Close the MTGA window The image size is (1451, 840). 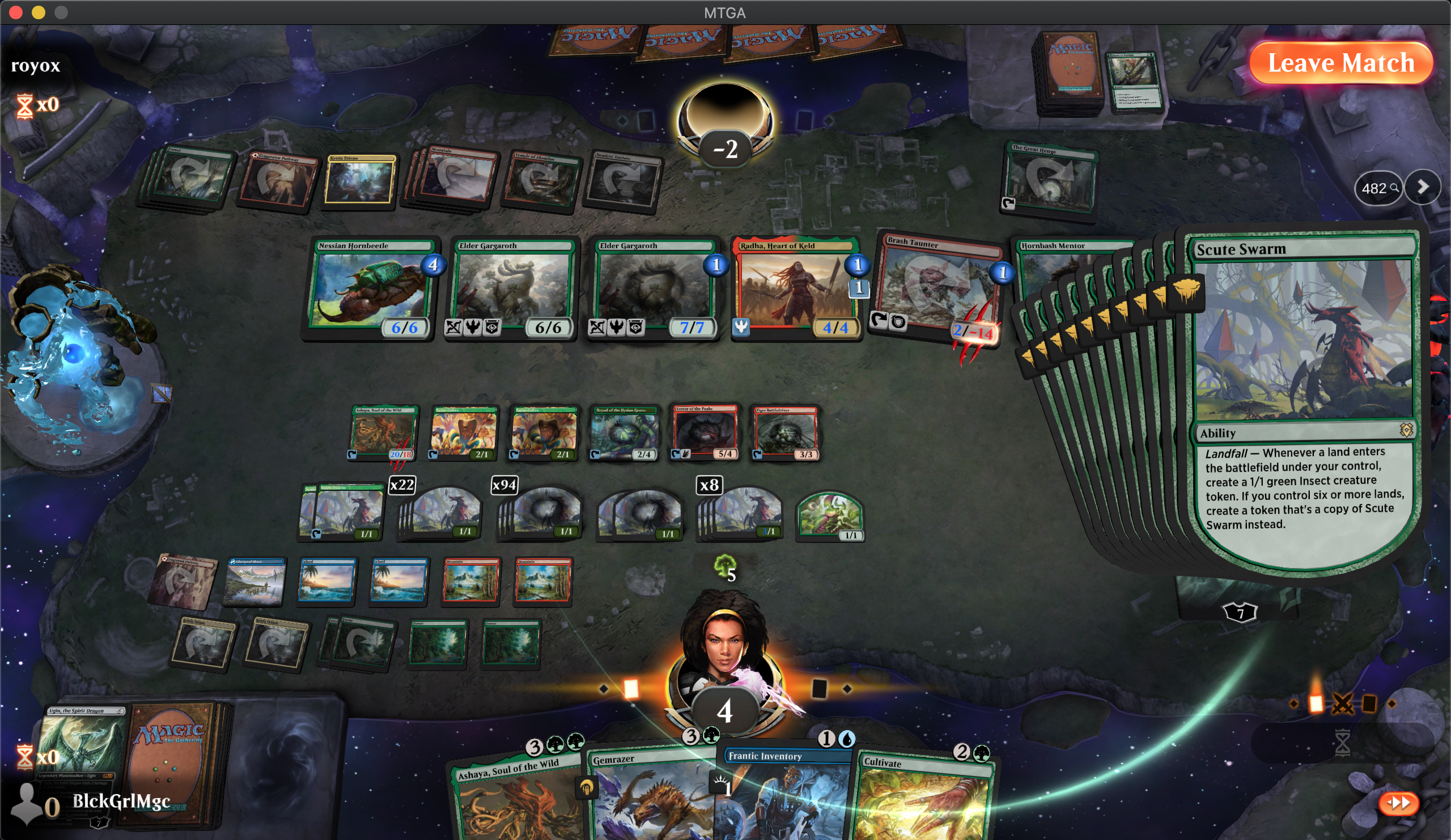(15, 12)
